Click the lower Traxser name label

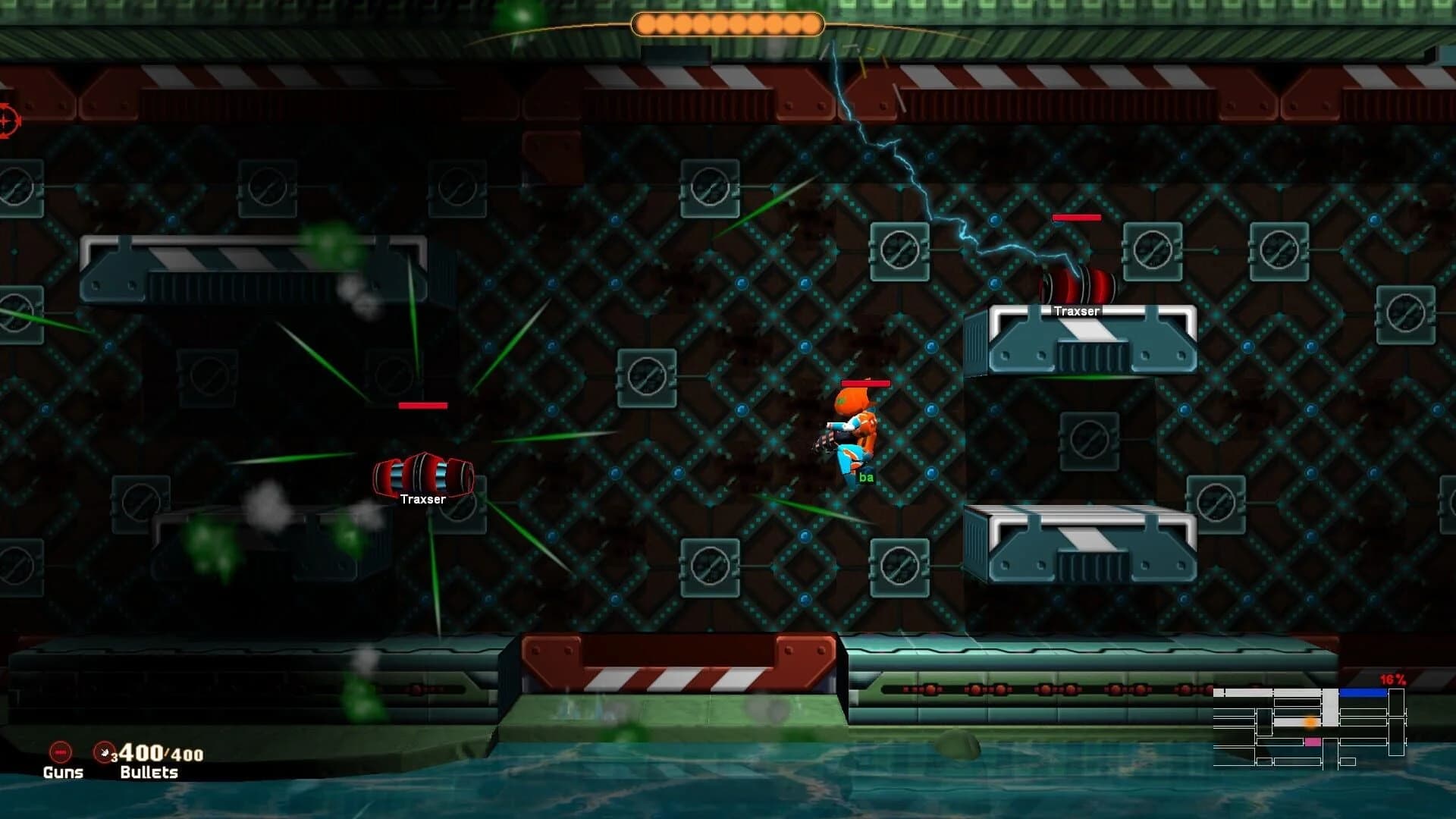coord(422,500)
